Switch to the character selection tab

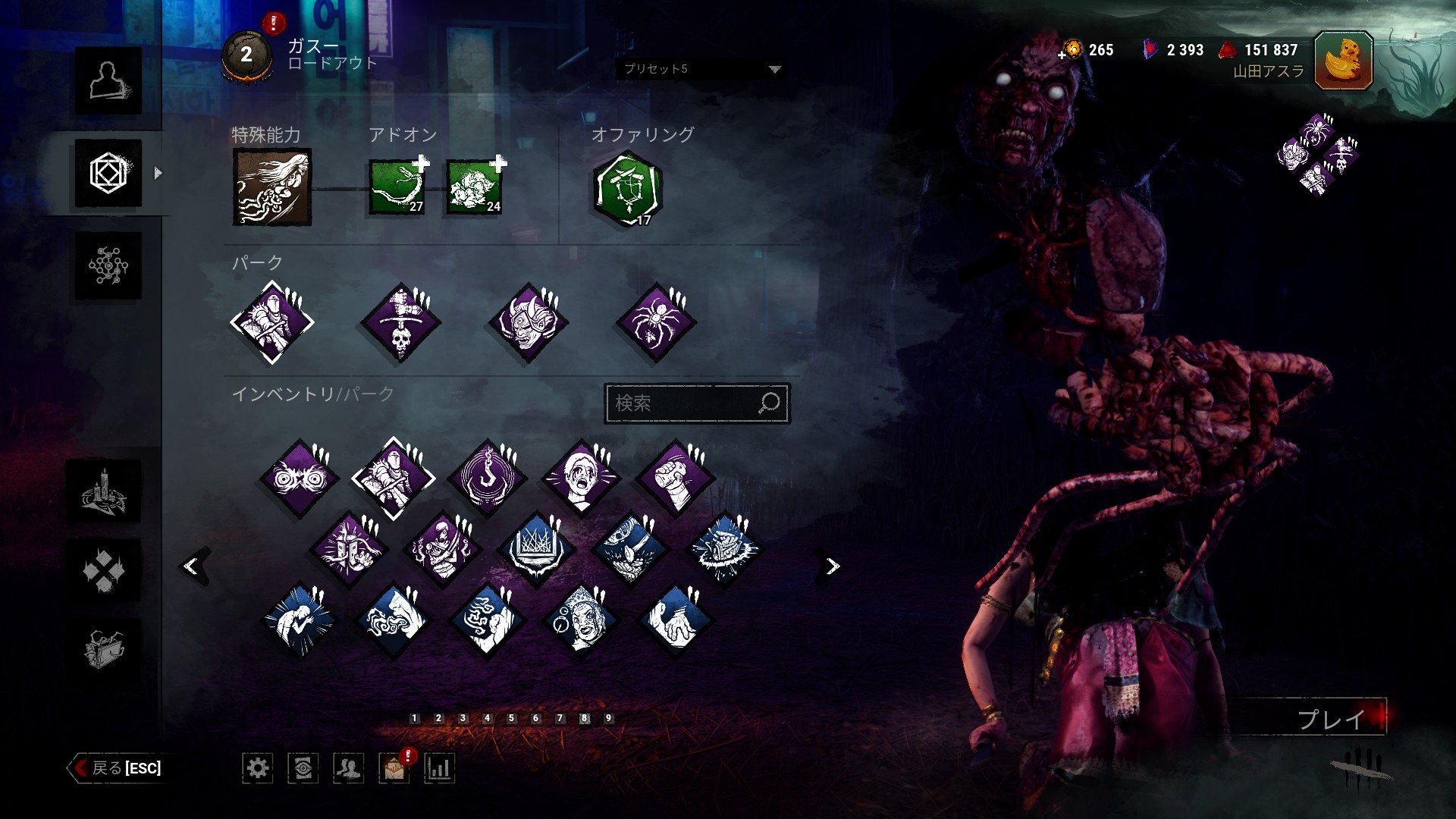click(108, 80)
